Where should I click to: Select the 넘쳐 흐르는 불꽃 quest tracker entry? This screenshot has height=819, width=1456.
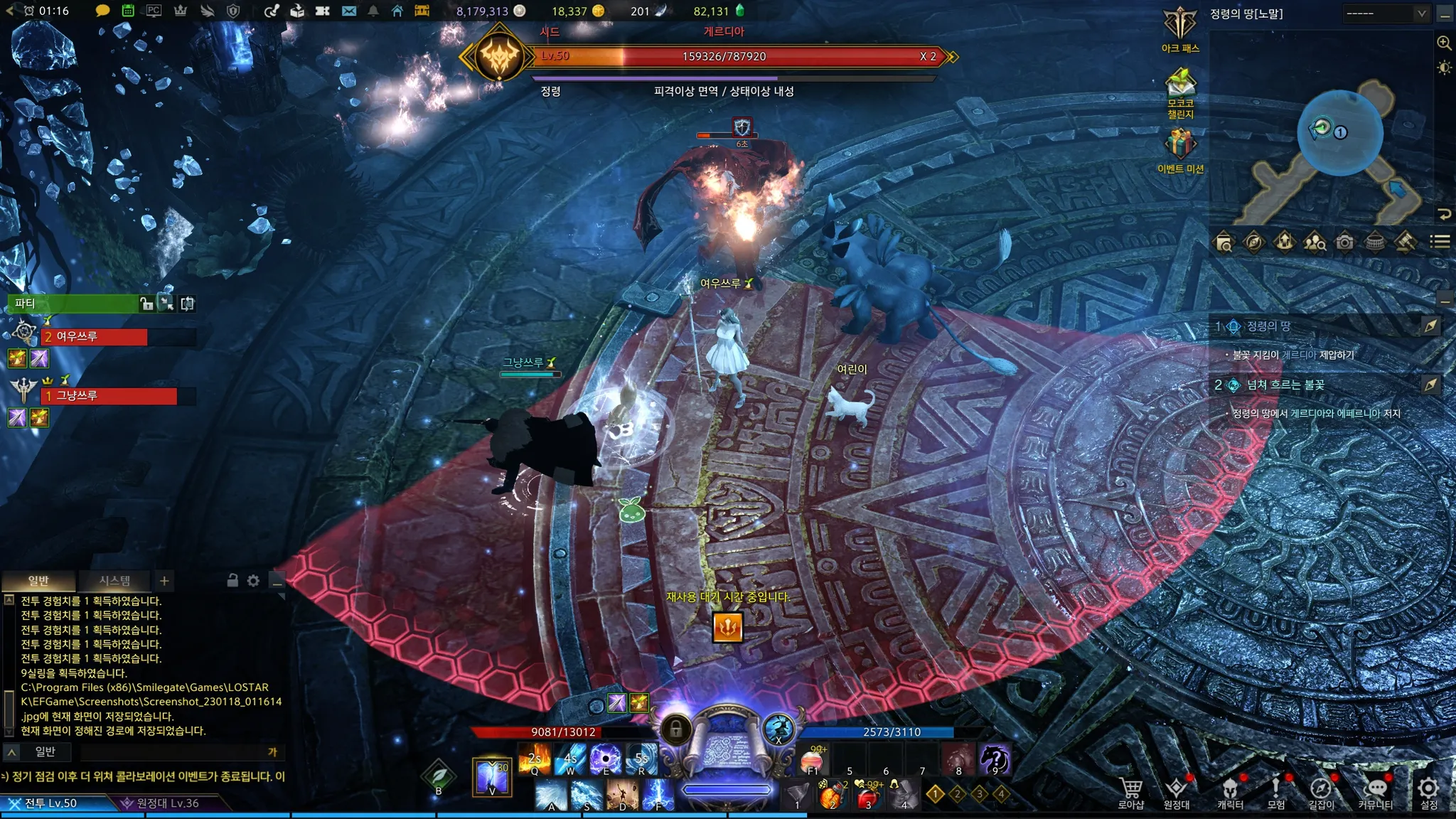click(x=1285, y=385)
